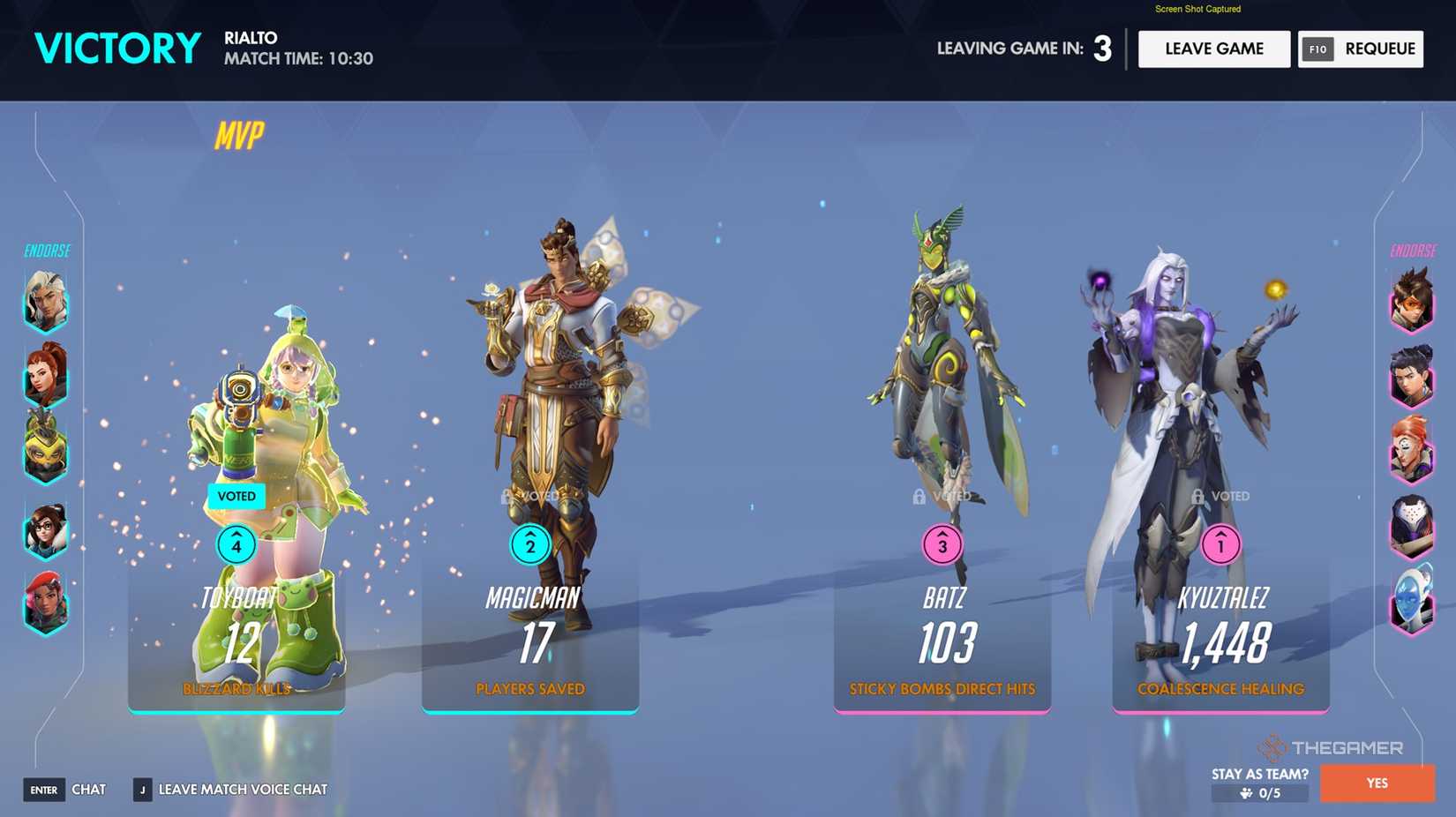Endorse Moira's portrait on the right
Image resolution: width=1456 pixels, height=817 pixels.
pos(1411,453)
